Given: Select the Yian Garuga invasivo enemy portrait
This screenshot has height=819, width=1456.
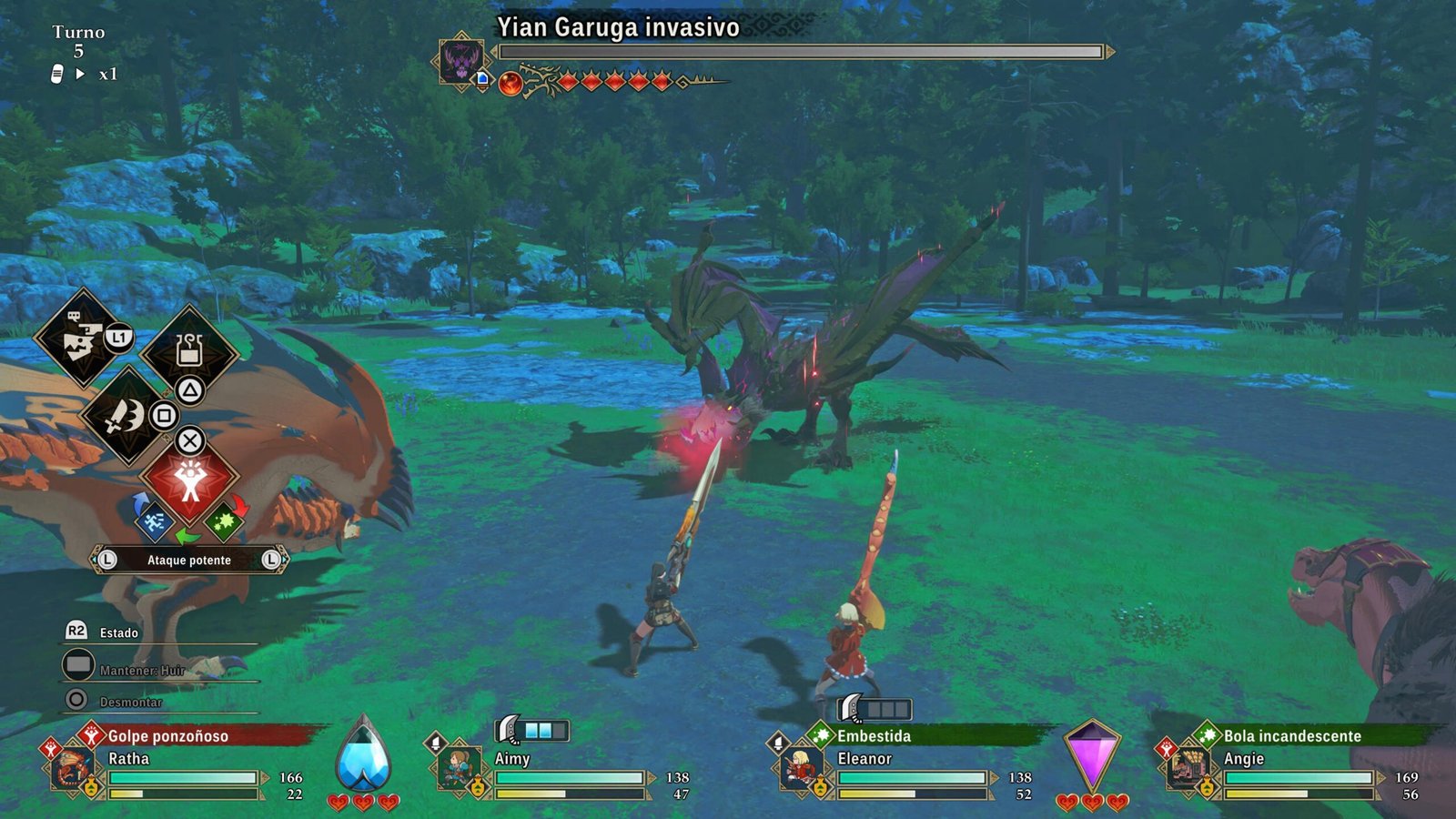Looking at the screenshot, I should point(461,61).
